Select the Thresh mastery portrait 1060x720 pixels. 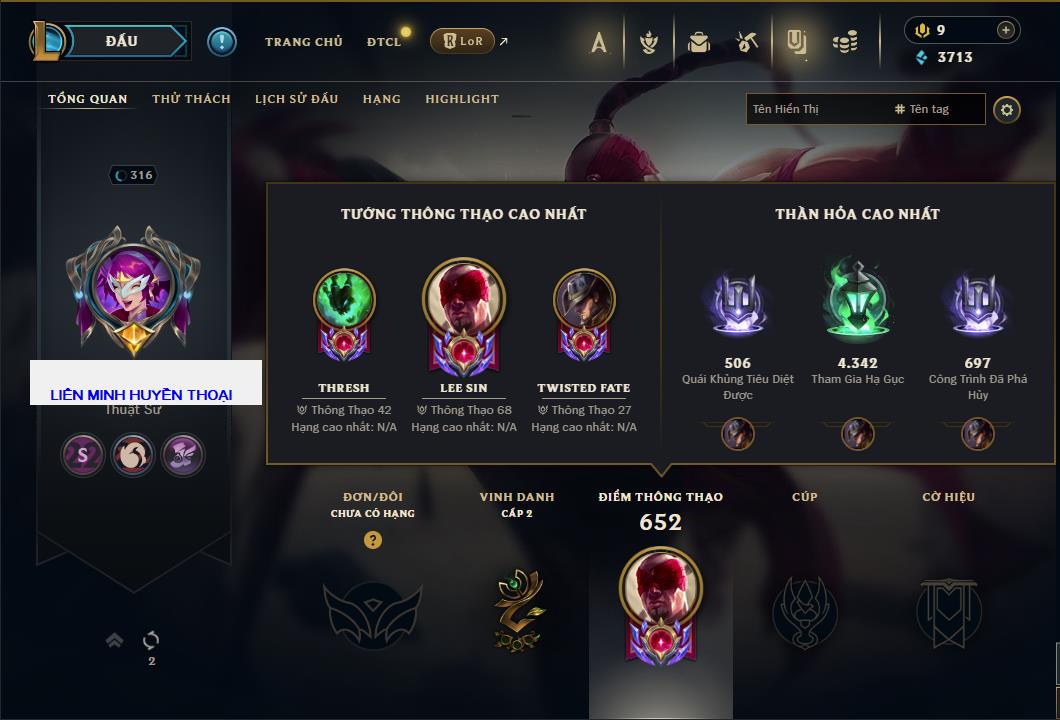344,299
